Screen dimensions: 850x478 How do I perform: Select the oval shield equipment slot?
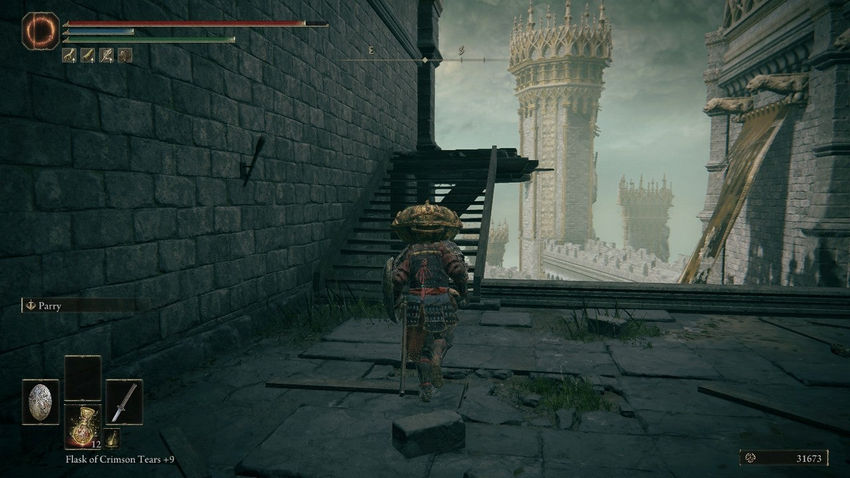coord(41,402)
